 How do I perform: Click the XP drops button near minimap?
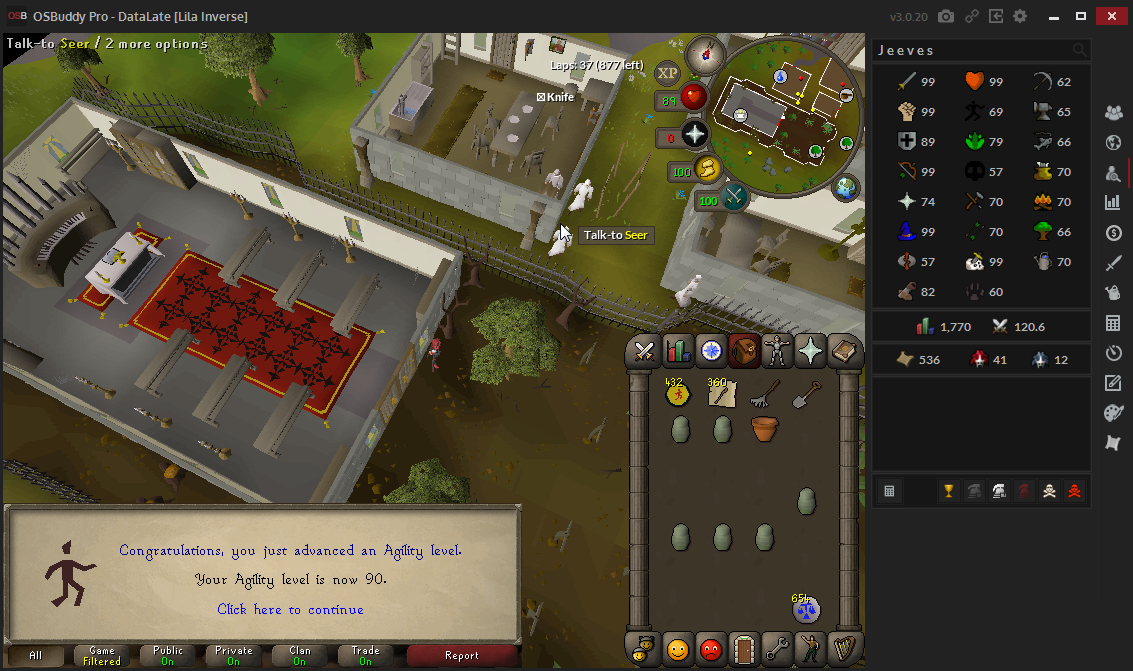click(667, 73)
